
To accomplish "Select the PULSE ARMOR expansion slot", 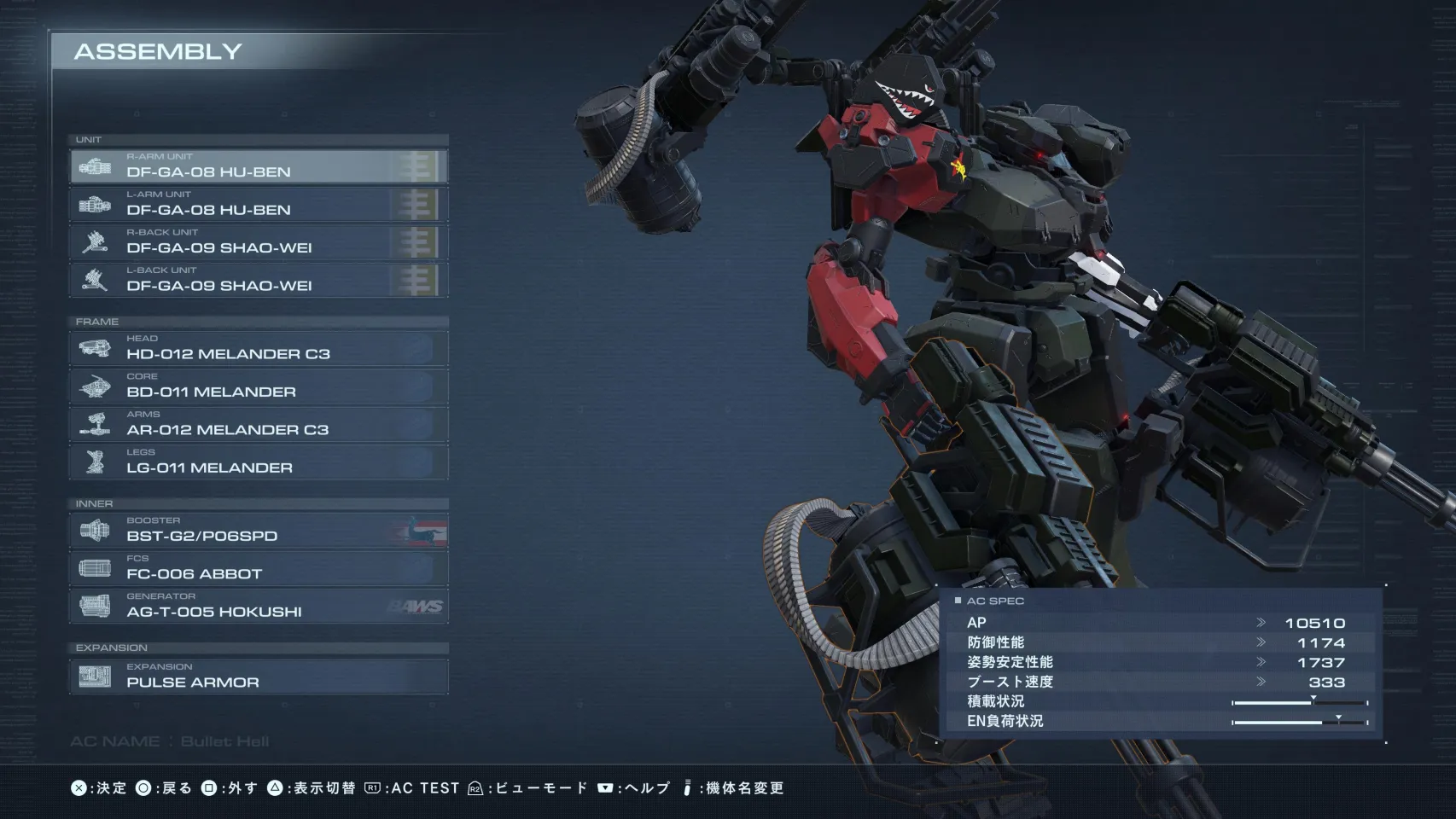I will point(259,677).
